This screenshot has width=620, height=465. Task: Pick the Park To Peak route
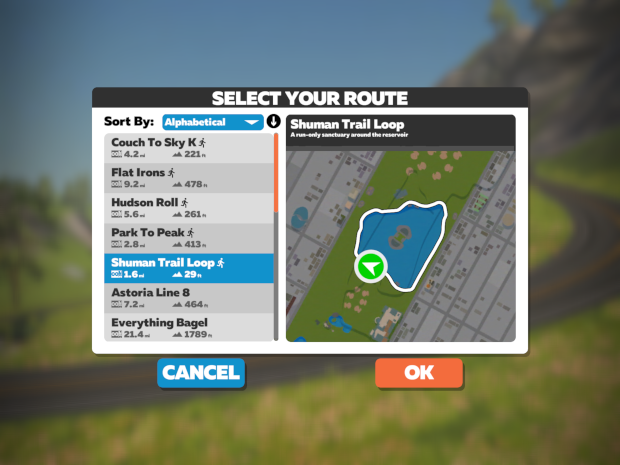pos(189,238)
